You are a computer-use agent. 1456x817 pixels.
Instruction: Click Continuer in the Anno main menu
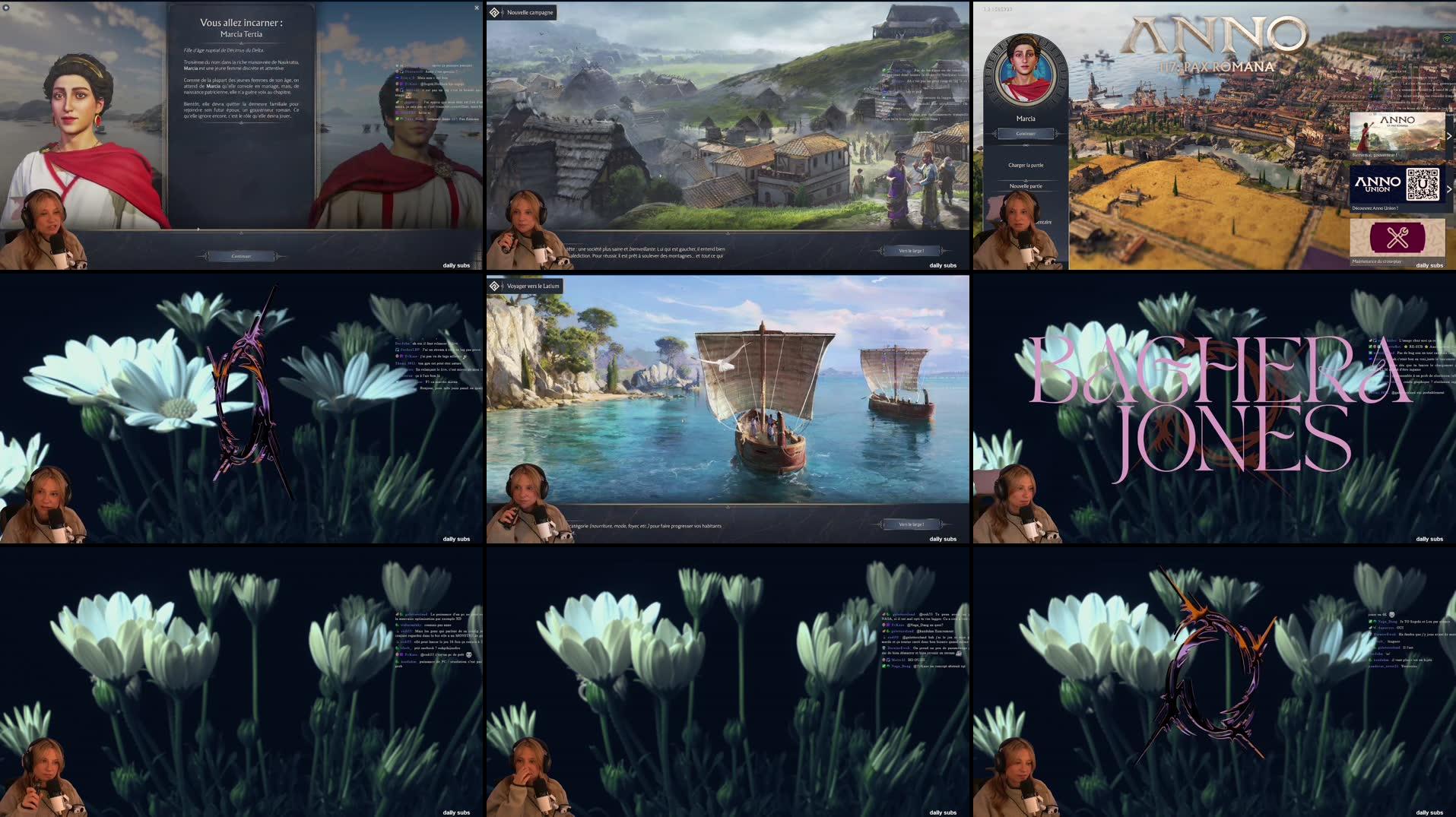coord(1026,132)
